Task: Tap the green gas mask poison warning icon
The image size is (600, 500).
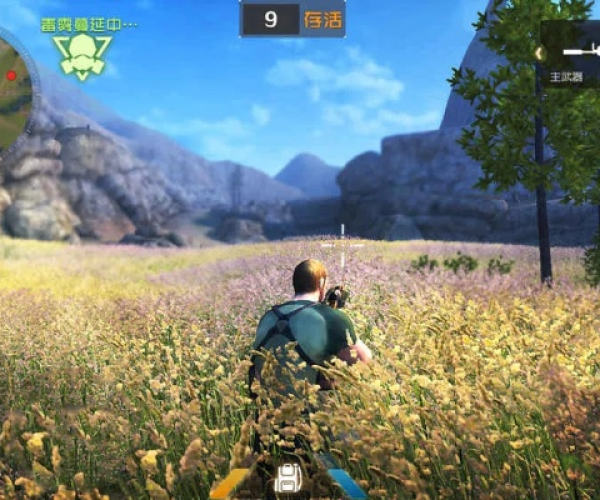Action: click(83, 56)
